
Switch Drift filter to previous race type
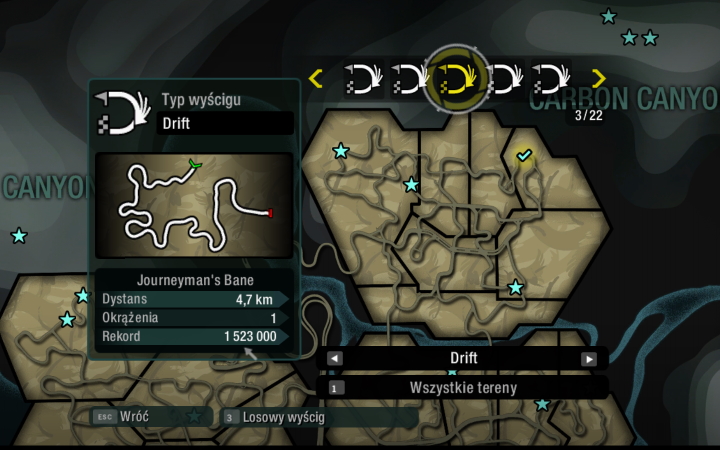point(335,359)
